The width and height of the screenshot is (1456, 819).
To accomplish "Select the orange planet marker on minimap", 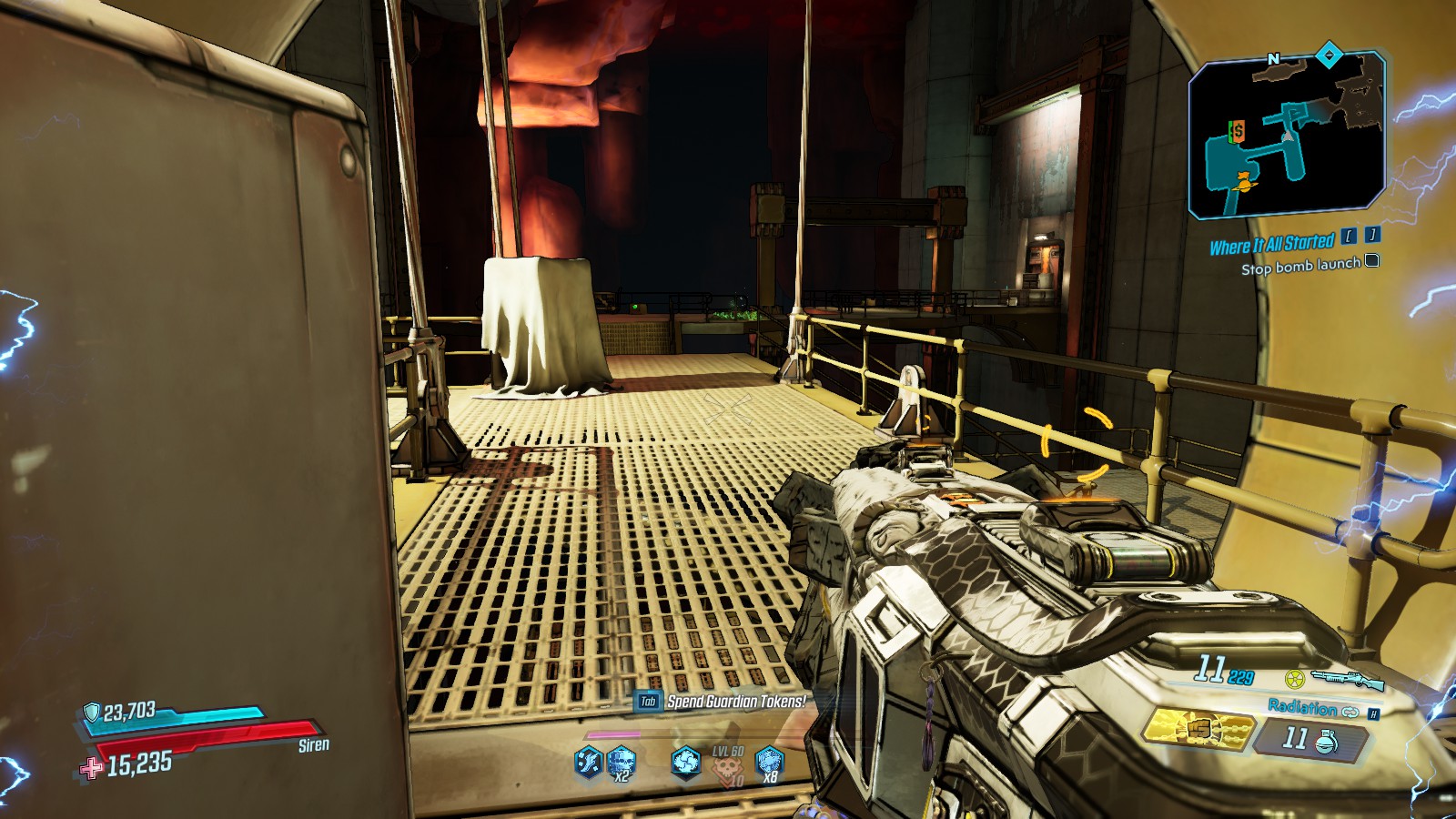I will click(1242, 183).
